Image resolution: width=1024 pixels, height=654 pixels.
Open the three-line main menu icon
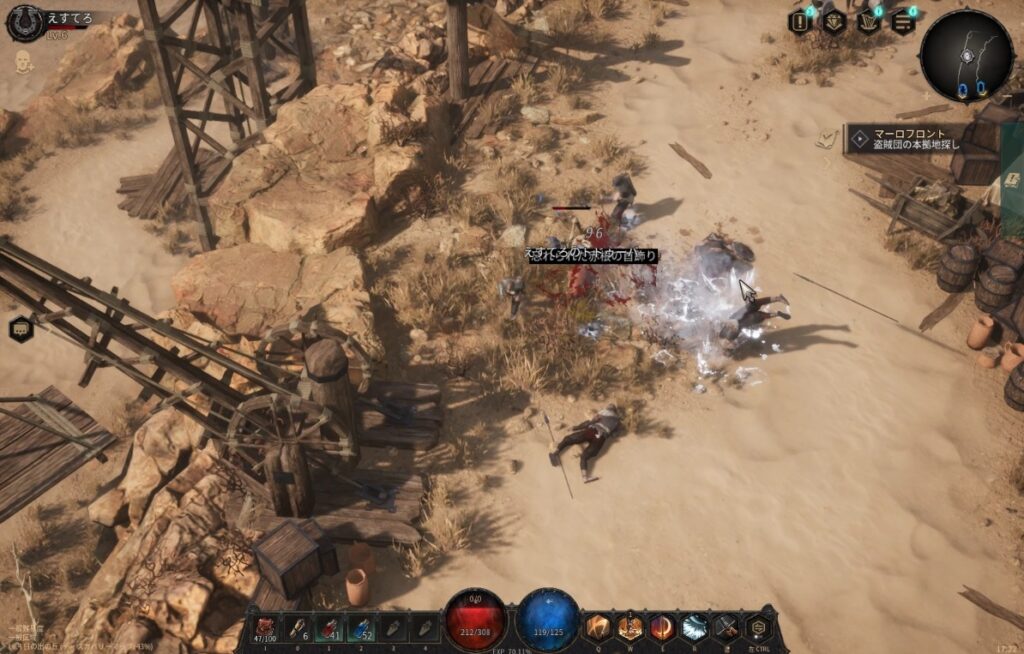(902, 22)
